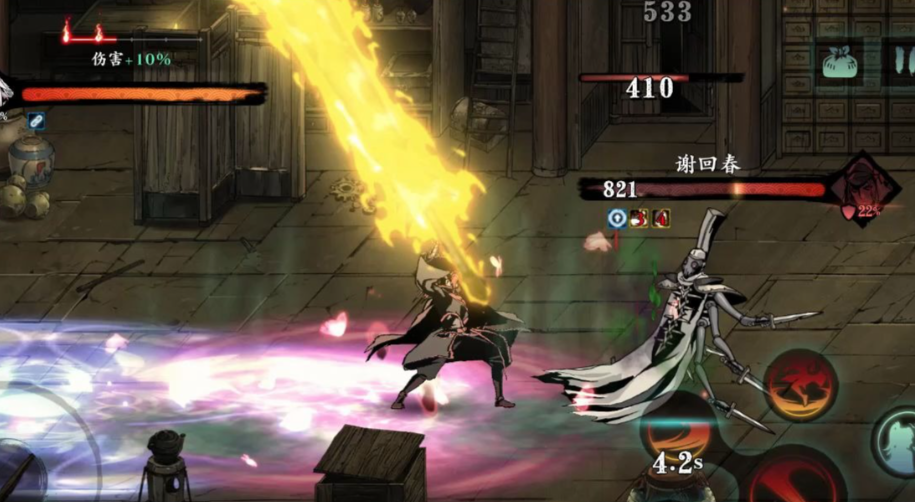The image size is (915, 502).
Task: Open the bag pouch icon
Action: pos(842,64)
